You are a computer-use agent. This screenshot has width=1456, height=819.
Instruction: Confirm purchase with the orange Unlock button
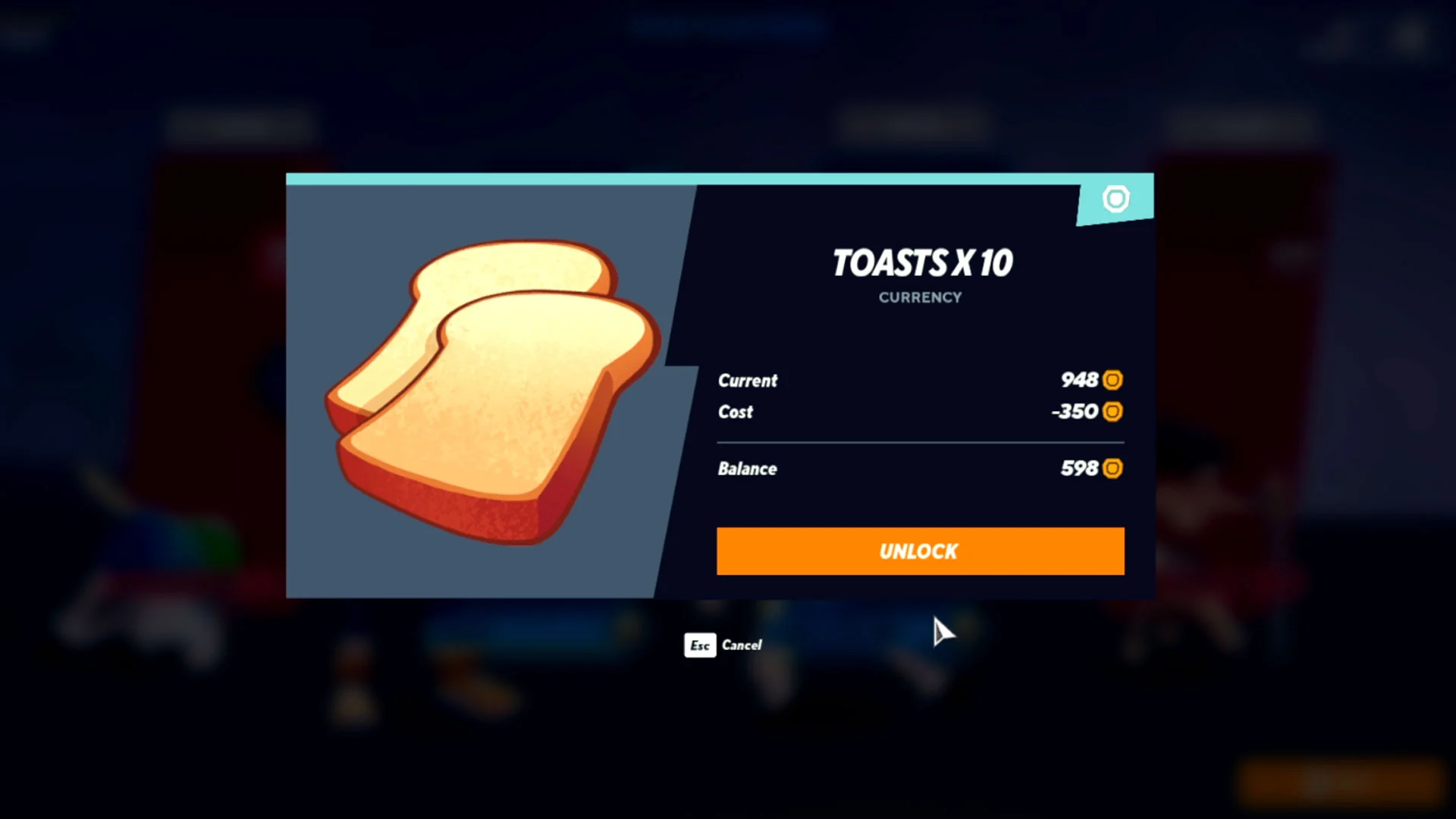[x=920, y=551]
